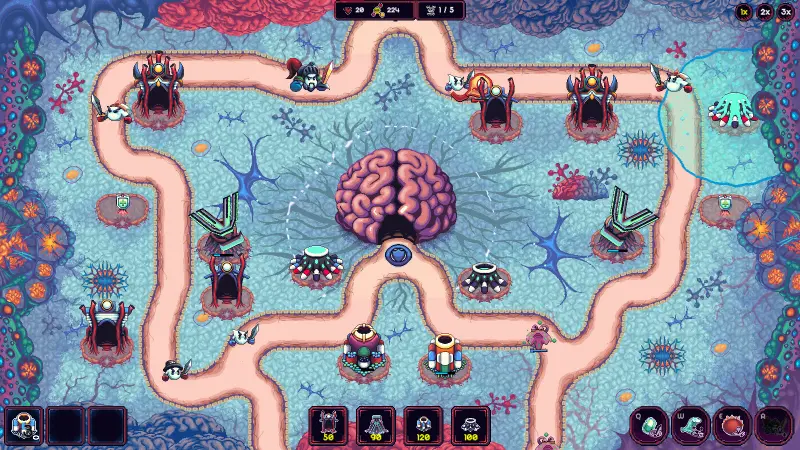The height and width of the screenshot is (450, 800).
Task: Choose the tower costing 120
Action: coord(423,425)
